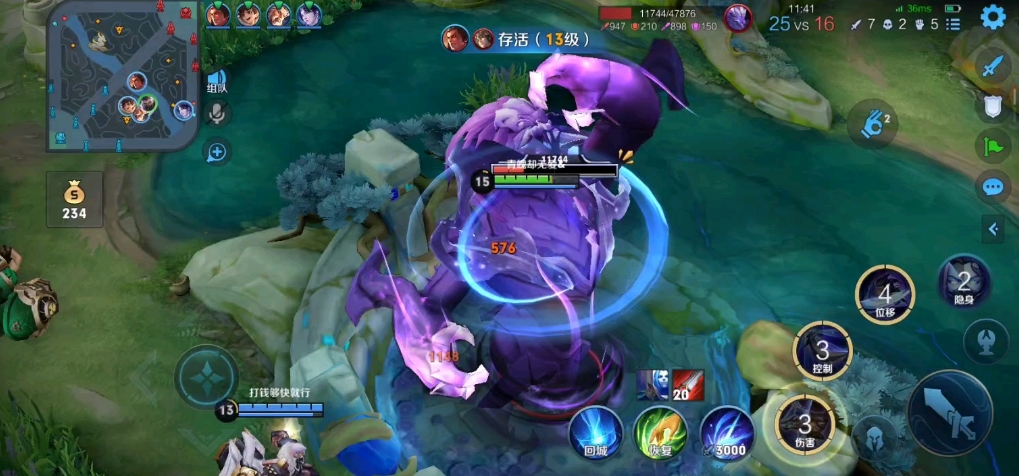The width and height of the screenshot is (1019, 476).
Task: Use the 回城 recall button
Action: [596, 431]
